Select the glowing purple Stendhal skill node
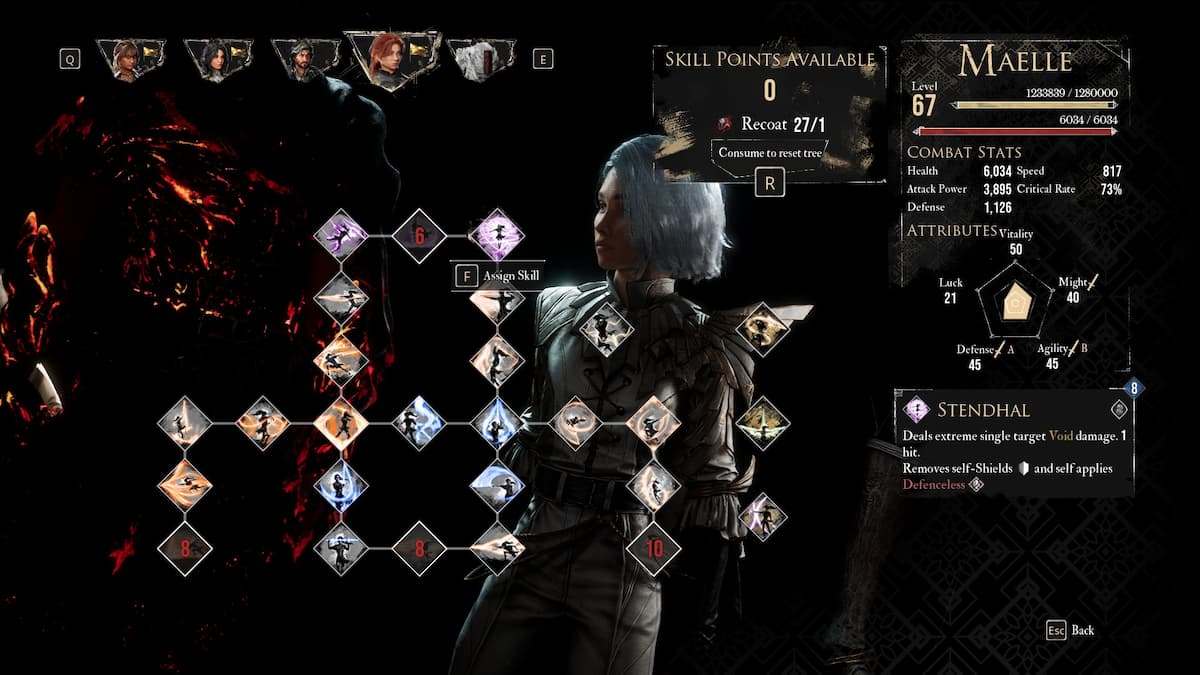This screenshot has width=1200, height=675. pyautogui.click(x=497, y=237)
